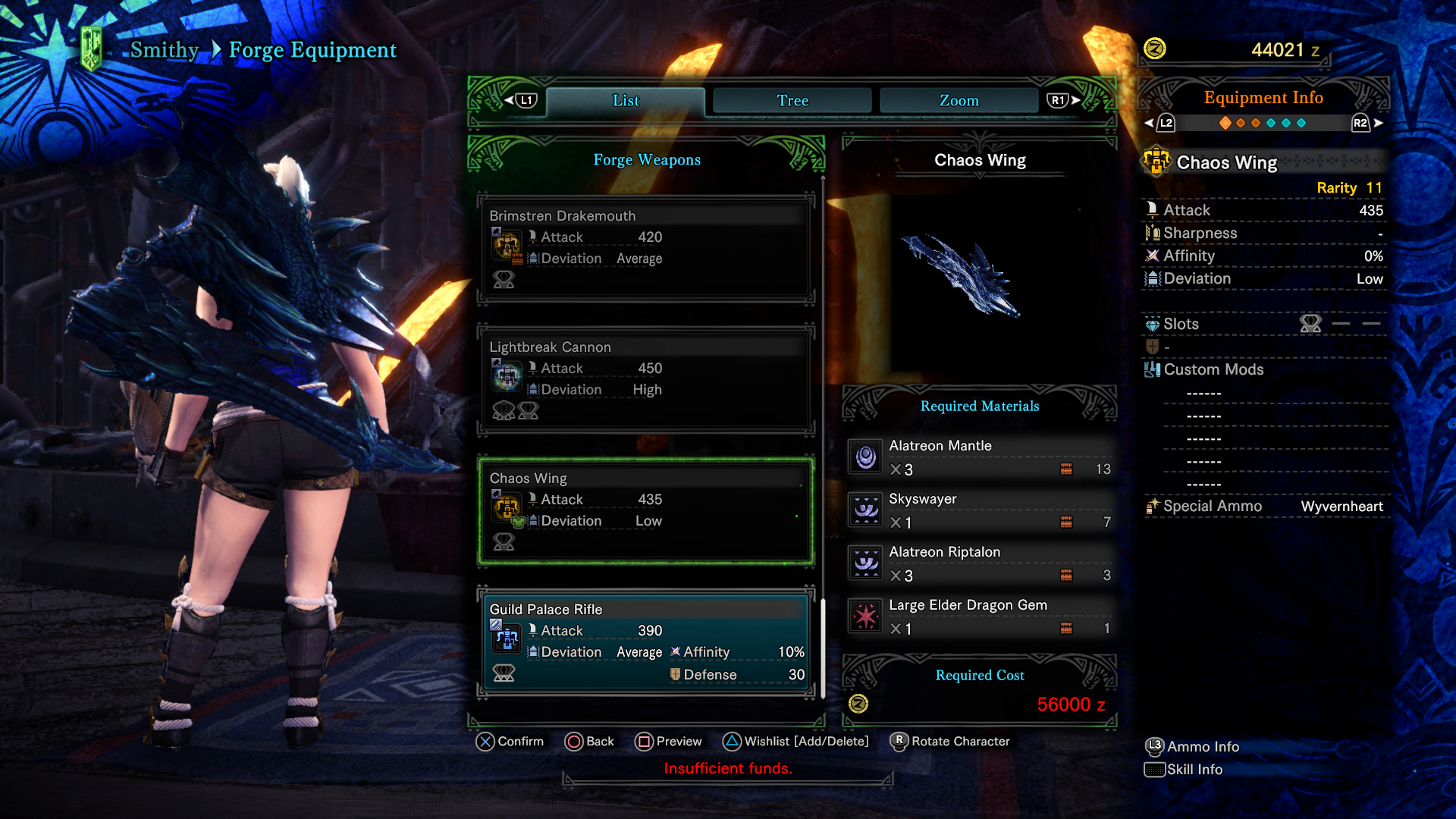Highlight the Guild Palace Rifle entry
This screenshot has height=819, width=1456.
(x=646, y=642)
